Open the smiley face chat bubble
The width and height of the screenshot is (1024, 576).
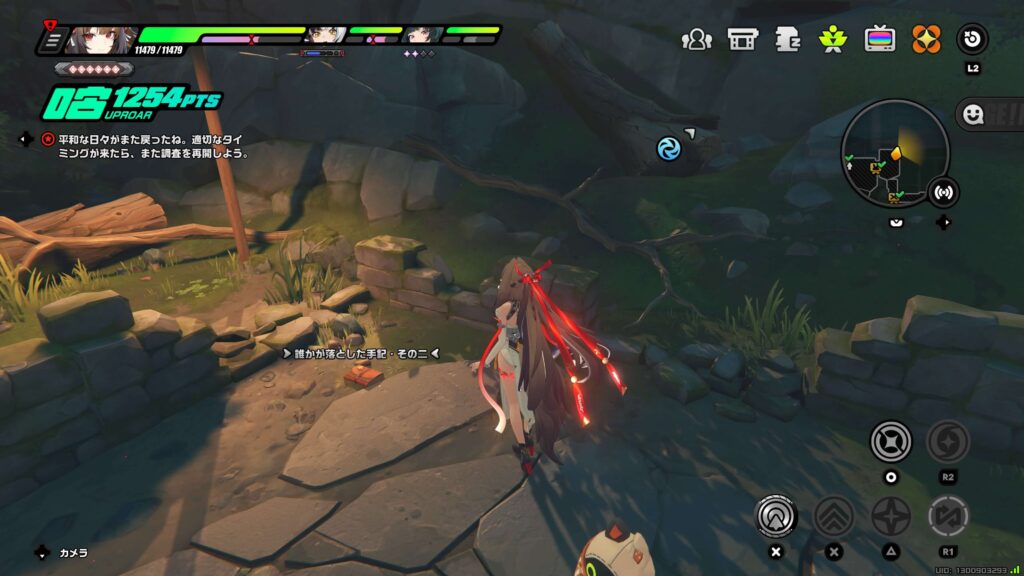(971, 115)
